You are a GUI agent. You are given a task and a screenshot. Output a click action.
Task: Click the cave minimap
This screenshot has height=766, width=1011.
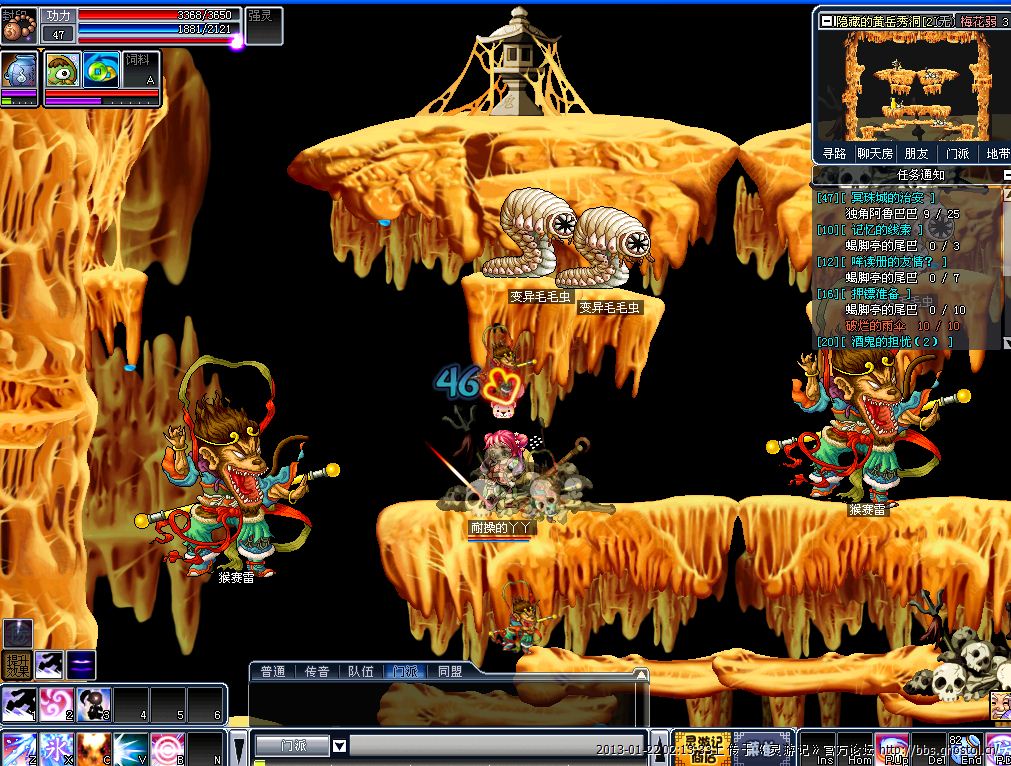(910, 85)
